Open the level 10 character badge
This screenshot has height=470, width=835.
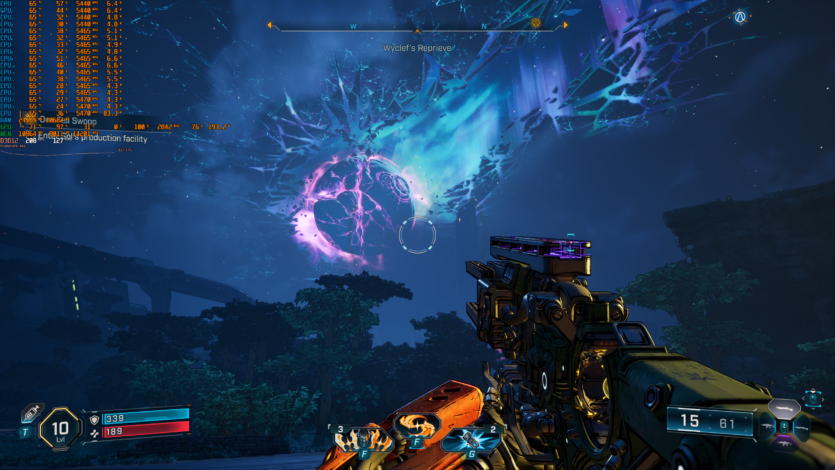(59, 430)
